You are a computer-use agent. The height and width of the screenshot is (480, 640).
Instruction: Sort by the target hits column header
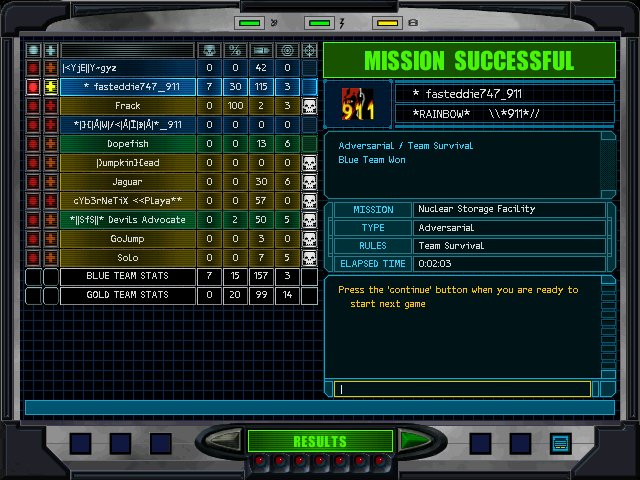(287, 50)
